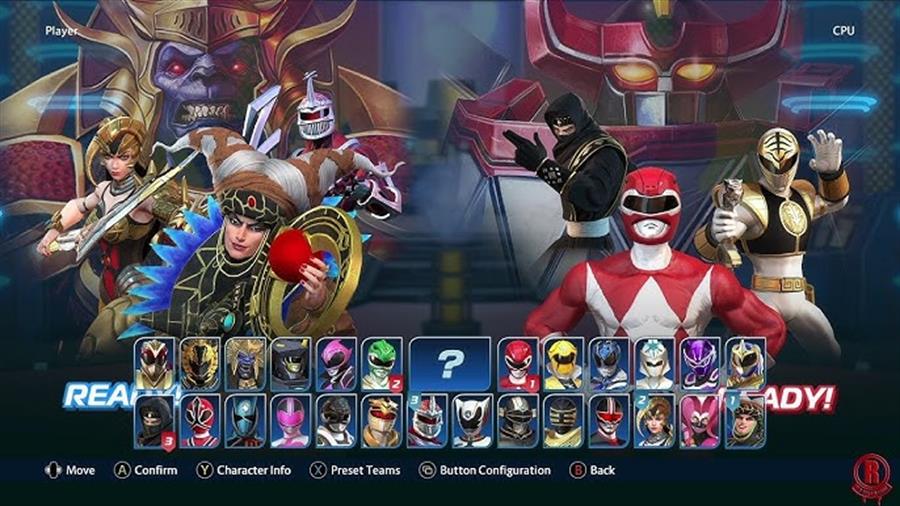Screen dimensions: 900x506
Task: Select the white cat-eared ranger portrait
Action: (472, 421)
